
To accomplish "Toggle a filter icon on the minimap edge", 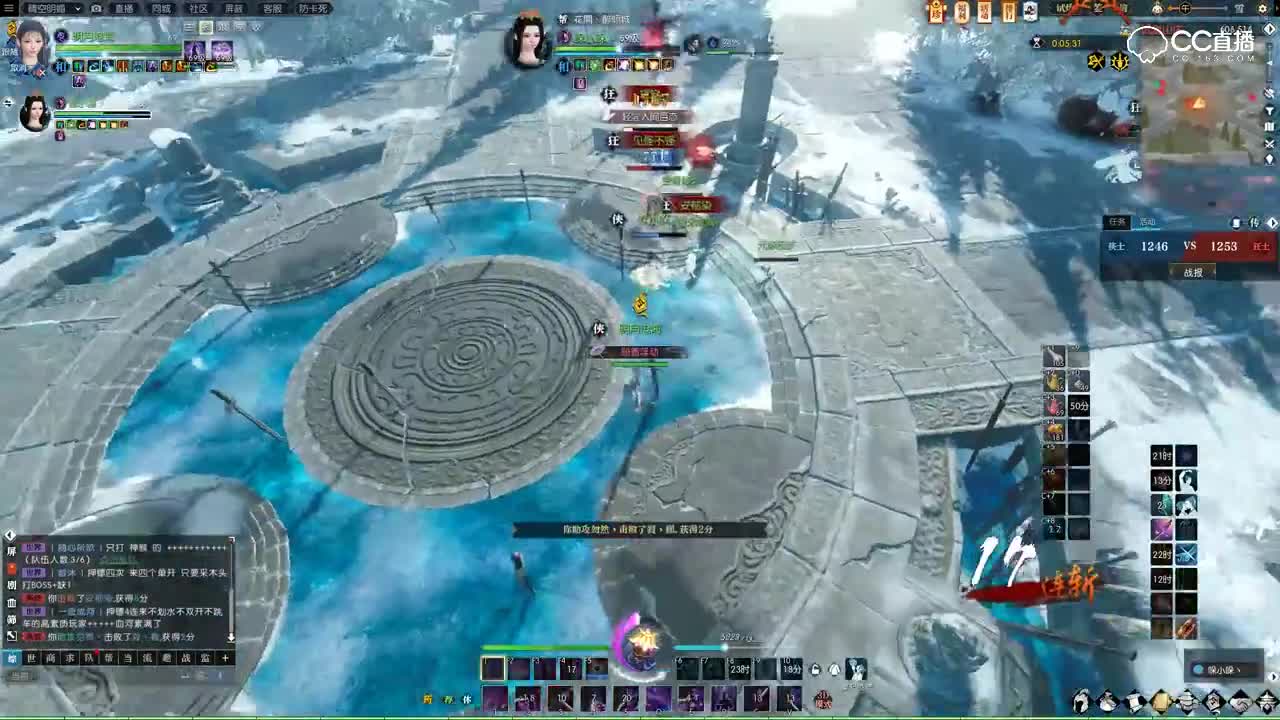I will tap(1271, 111).
